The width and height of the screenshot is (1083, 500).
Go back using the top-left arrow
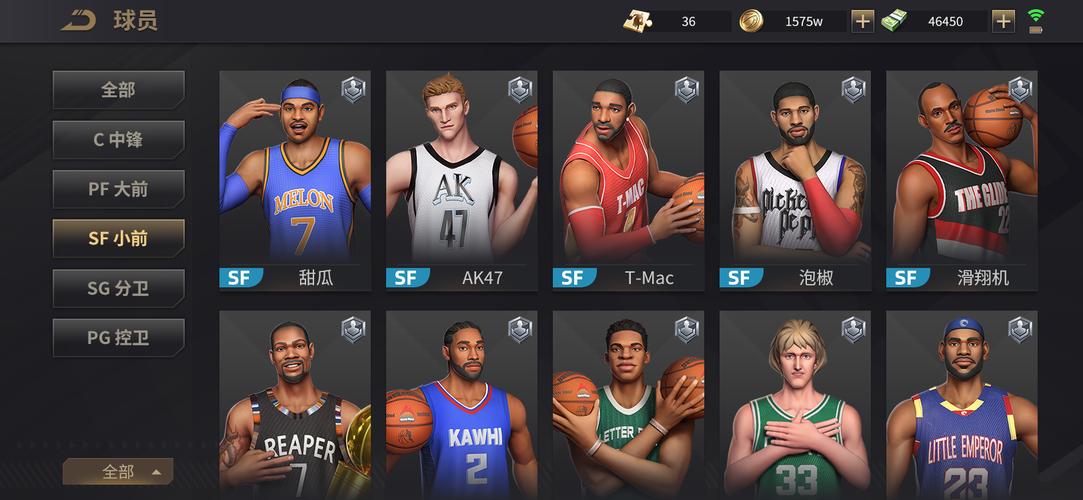(x=77, y=20)
